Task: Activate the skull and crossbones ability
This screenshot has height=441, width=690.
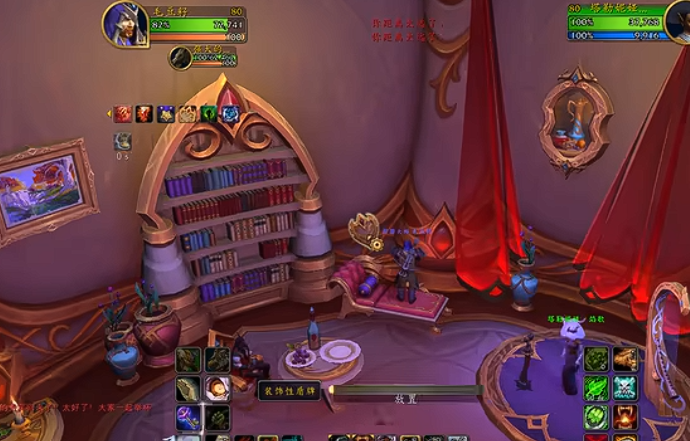Action: click(627, 388)
